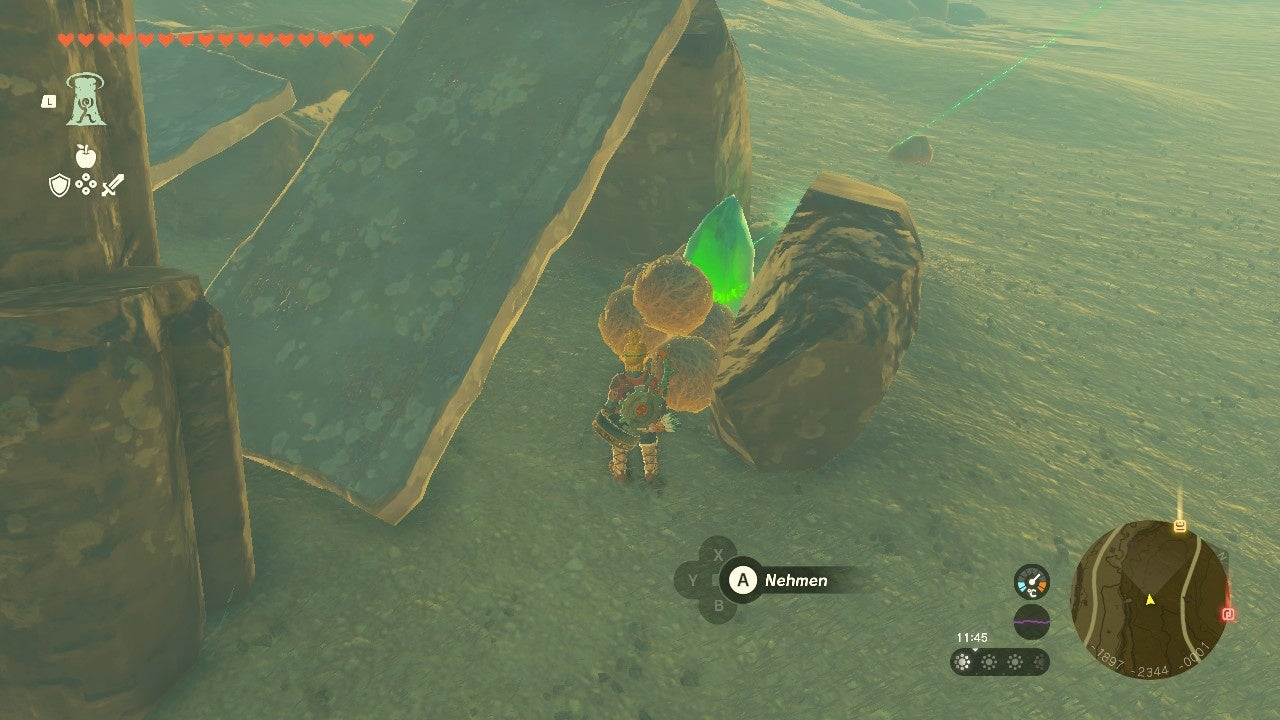Click the Nehmen action label

point(796,580)
